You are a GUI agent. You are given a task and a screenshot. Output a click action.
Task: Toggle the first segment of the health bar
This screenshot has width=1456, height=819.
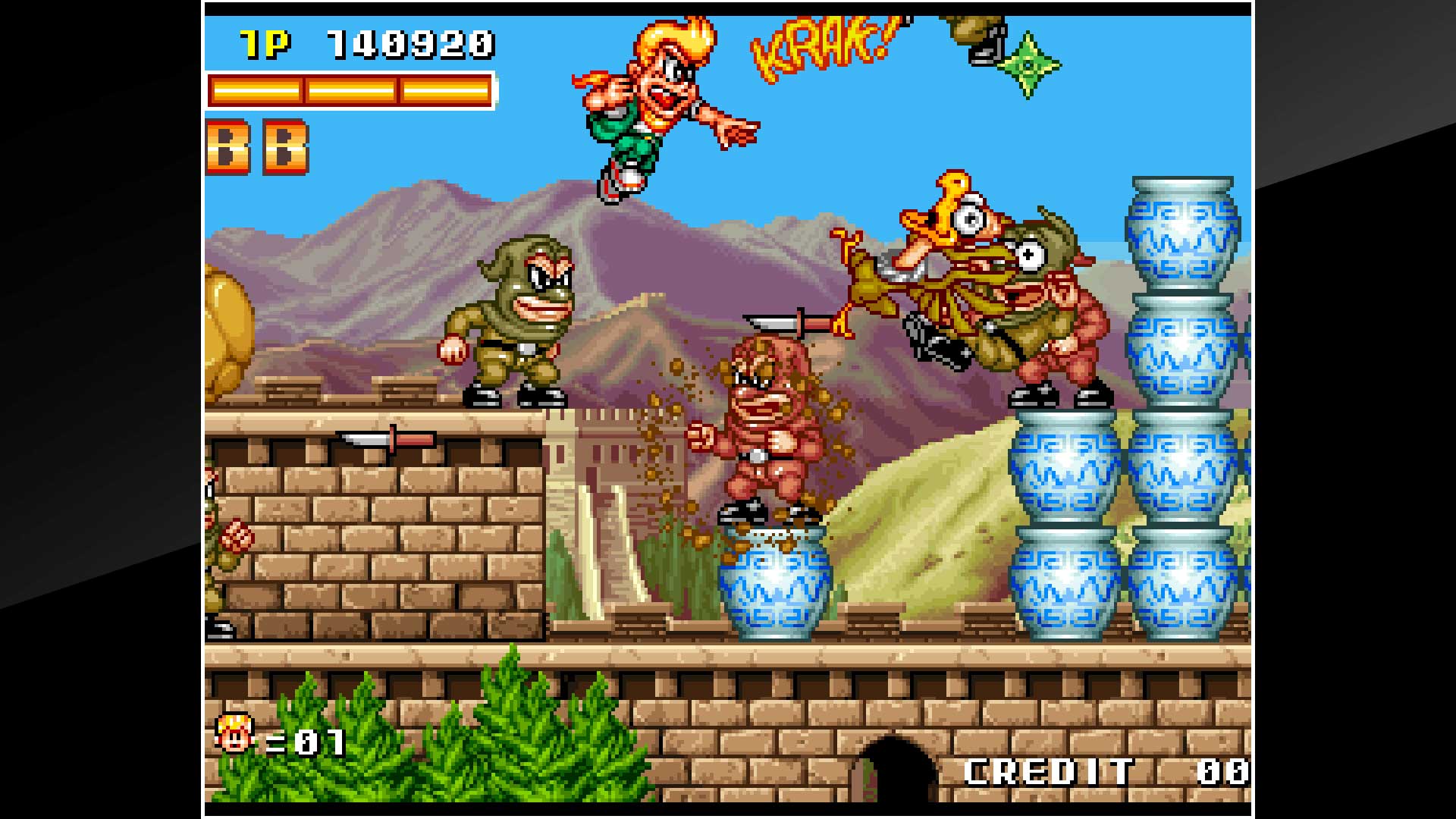click(x=258, y=91)
